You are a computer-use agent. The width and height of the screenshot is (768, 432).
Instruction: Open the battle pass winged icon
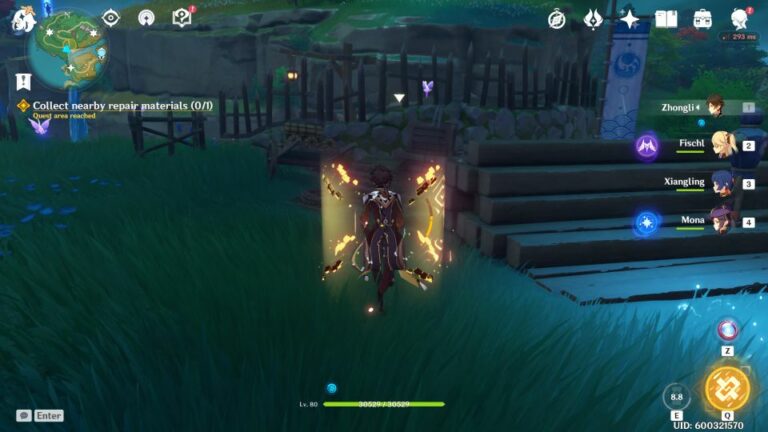click(x=593, y=19)
